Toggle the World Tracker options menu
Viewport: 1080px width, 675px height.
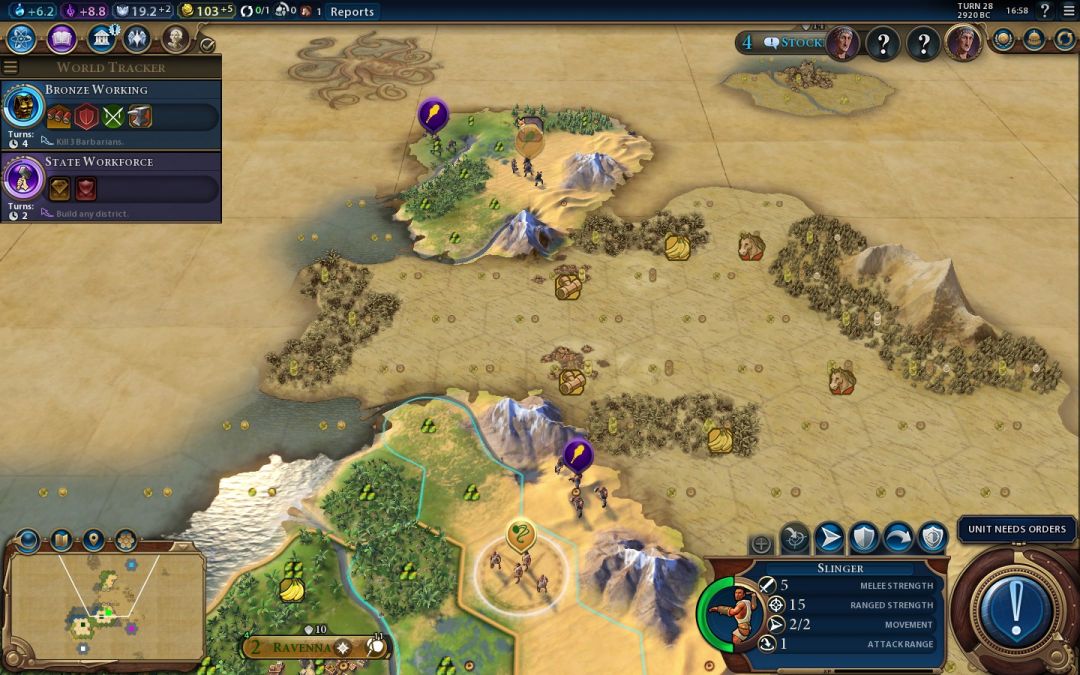[11, 67]
